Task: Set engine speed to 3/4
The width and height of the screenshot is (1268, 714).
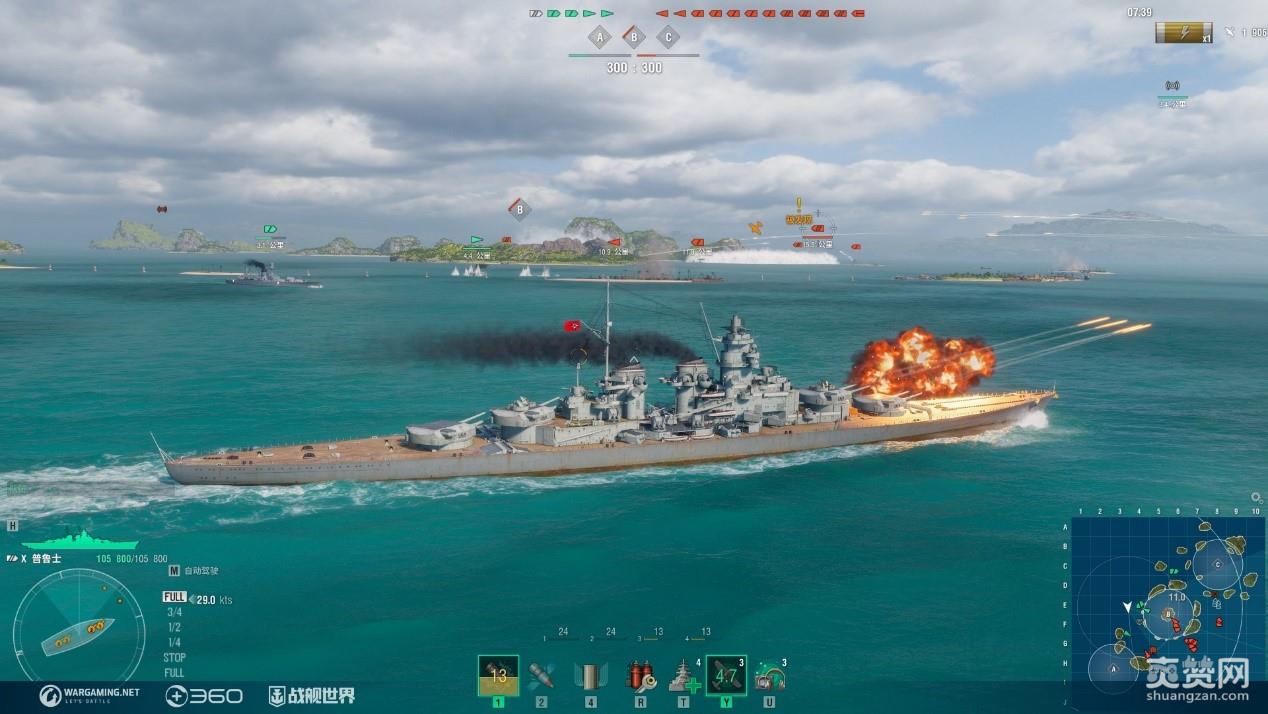Action: tap(174, 612)
